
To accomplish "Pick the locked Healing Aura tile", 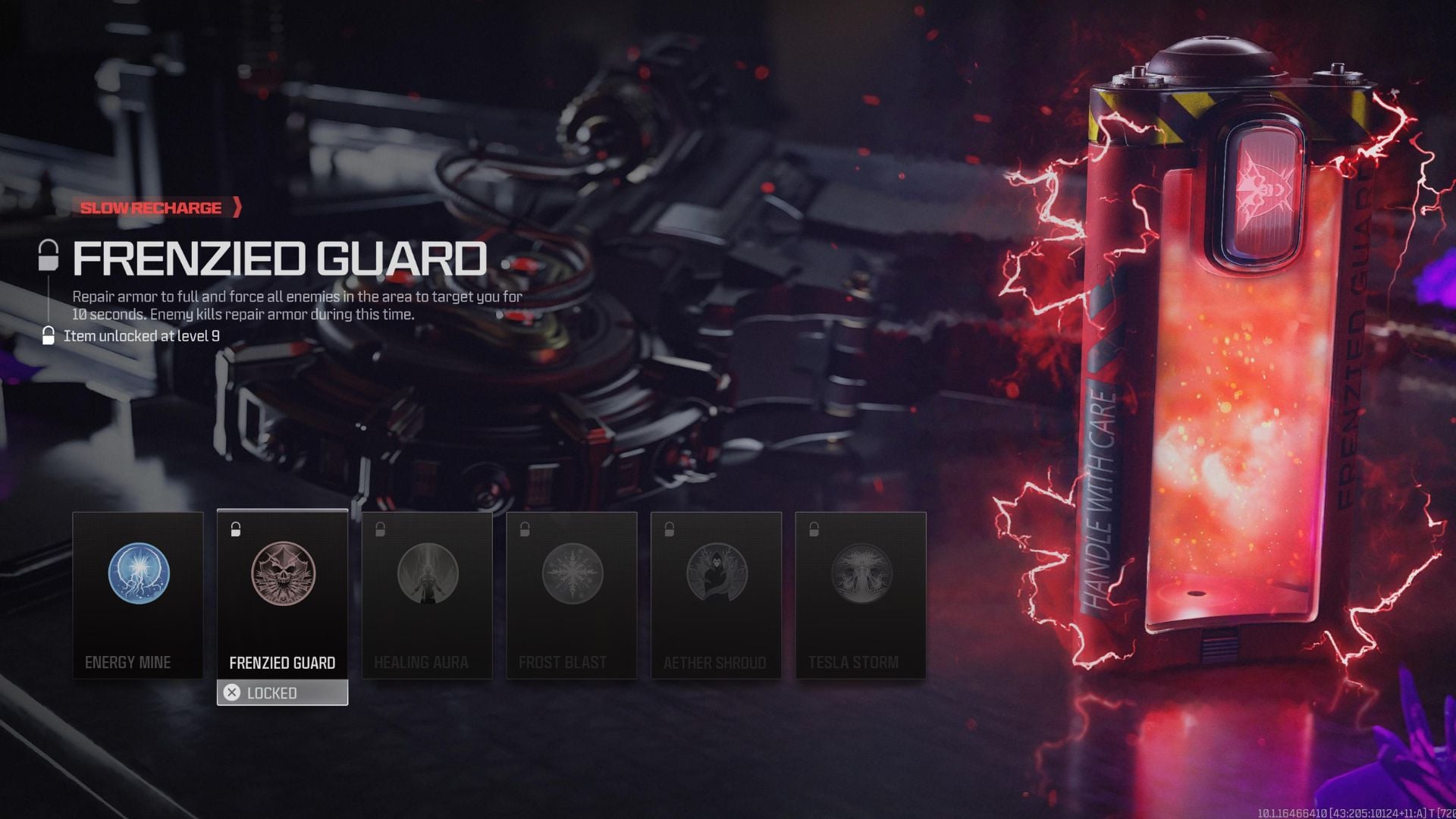I will [x=427, y=595].
